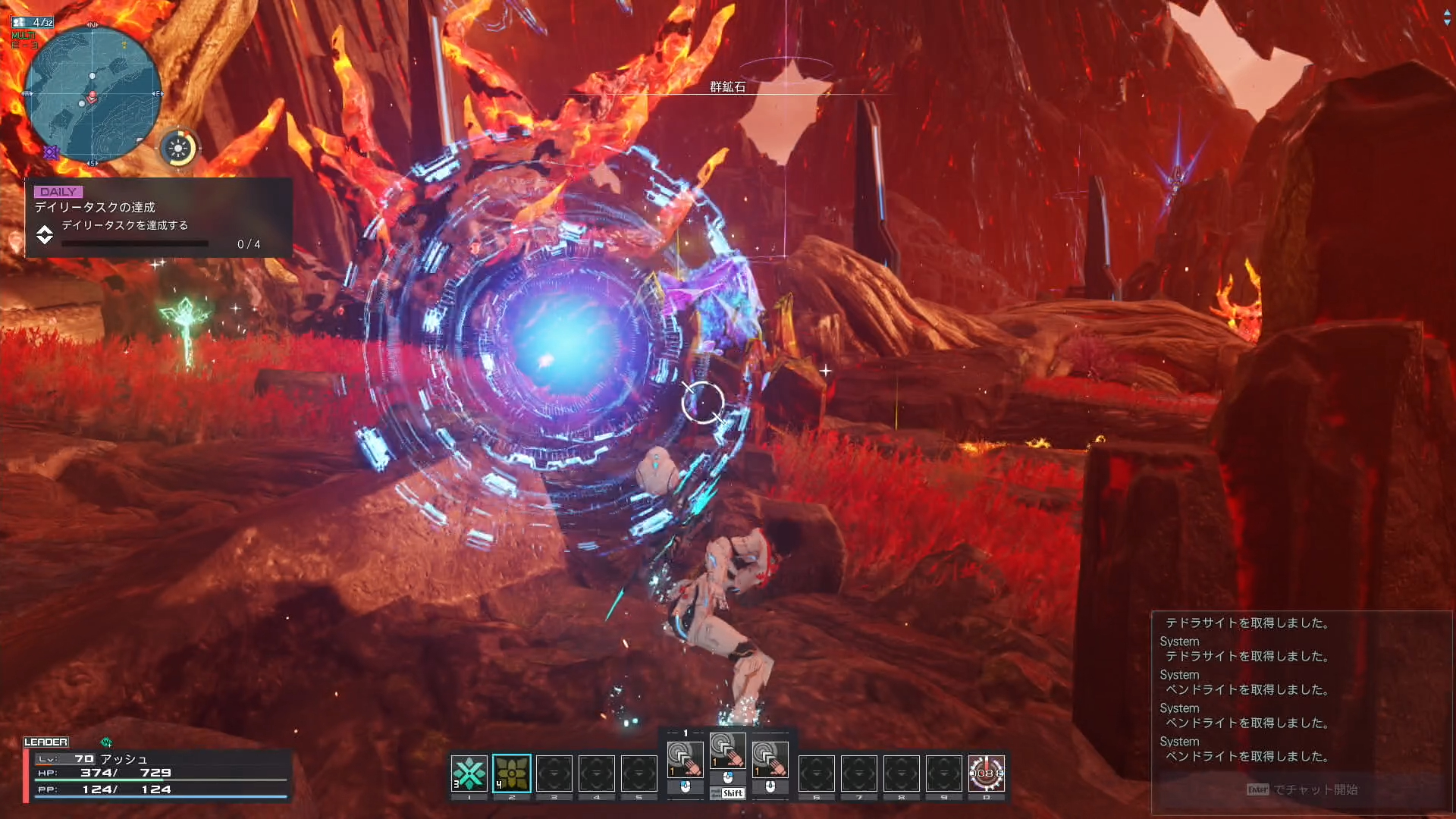
Task: Click the chat input field
Action: [1301, 789]
